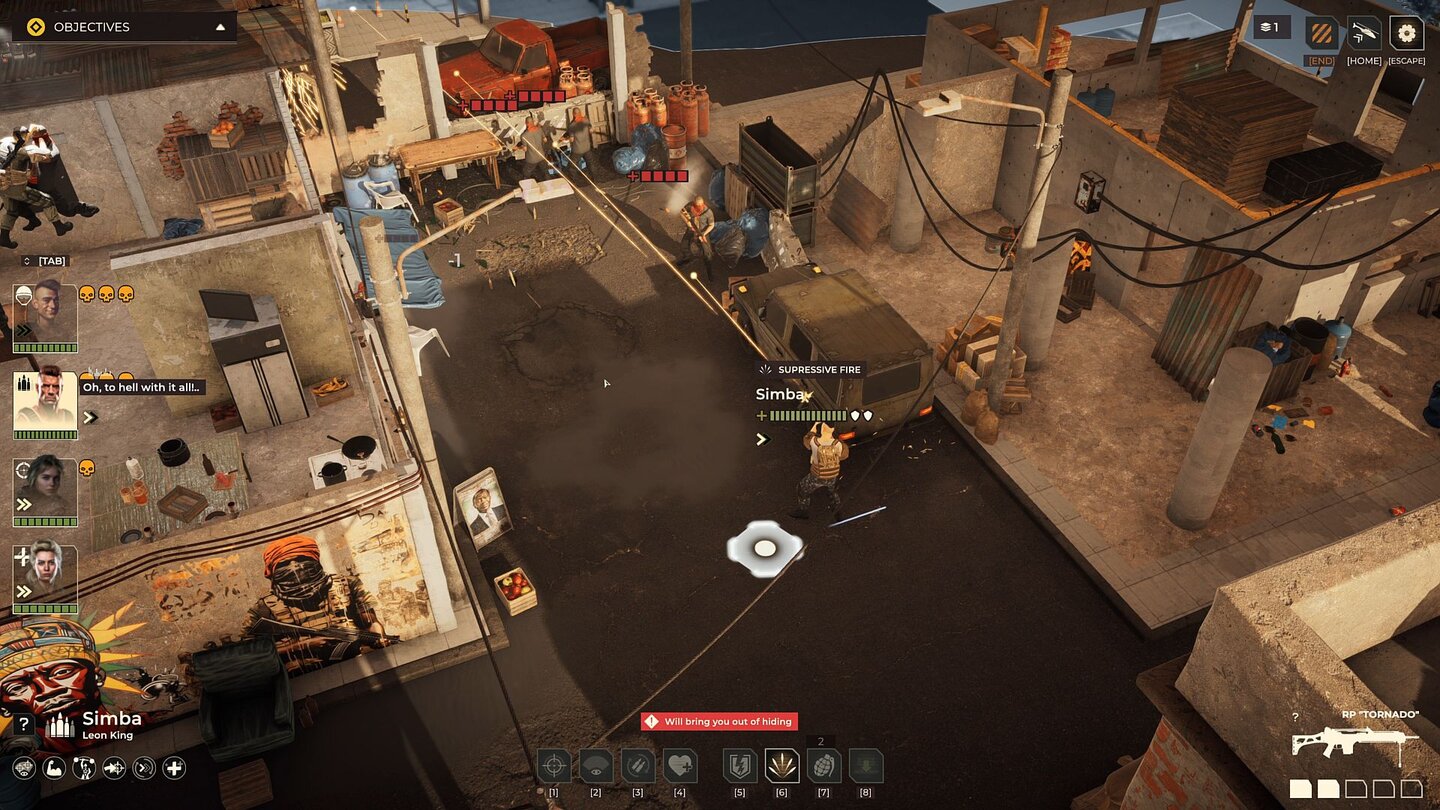Click the red 'Will bring you out of hiding' banner

tap(718, 721)
